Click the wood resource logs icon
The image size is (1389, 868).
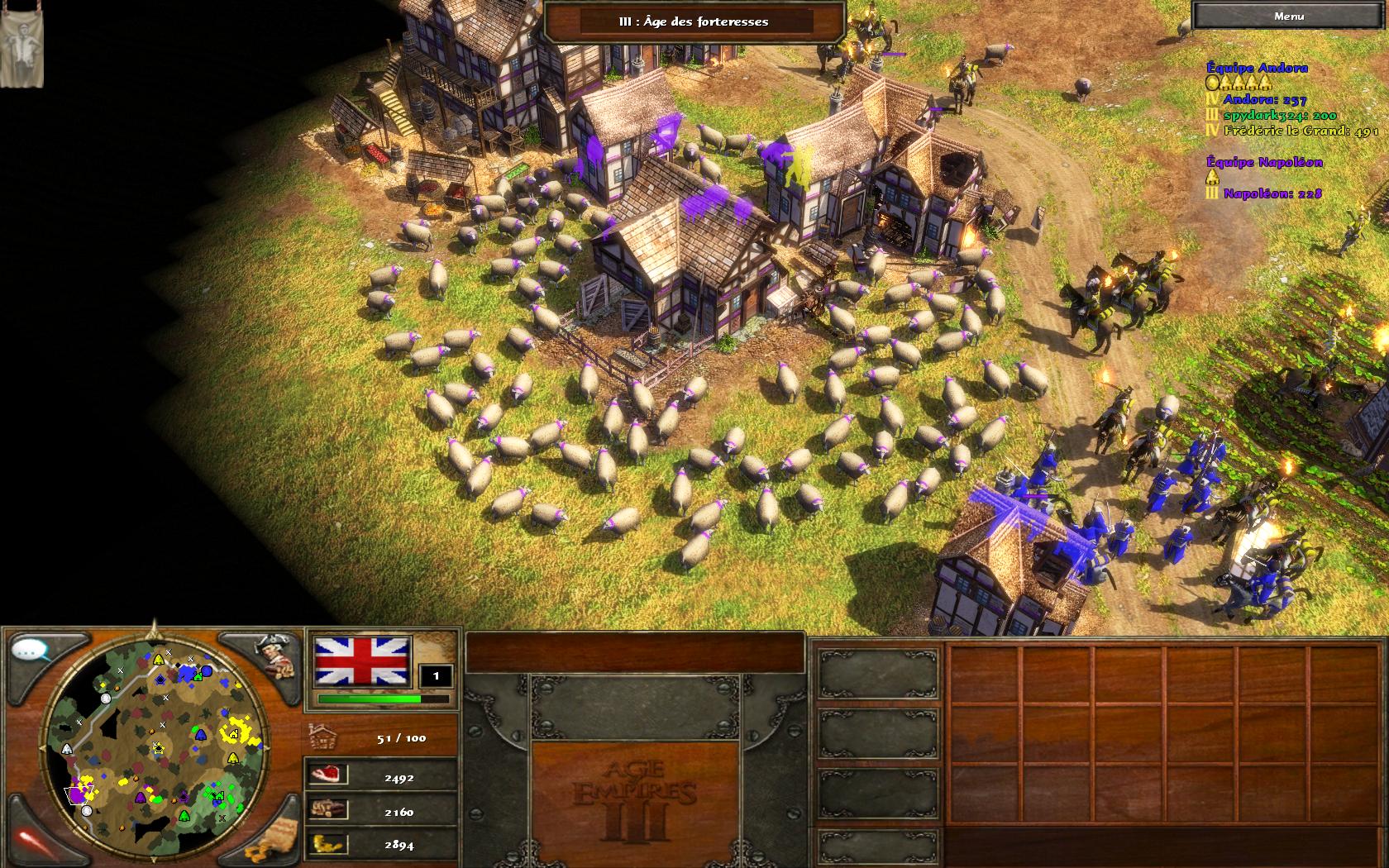coord(327,810)
